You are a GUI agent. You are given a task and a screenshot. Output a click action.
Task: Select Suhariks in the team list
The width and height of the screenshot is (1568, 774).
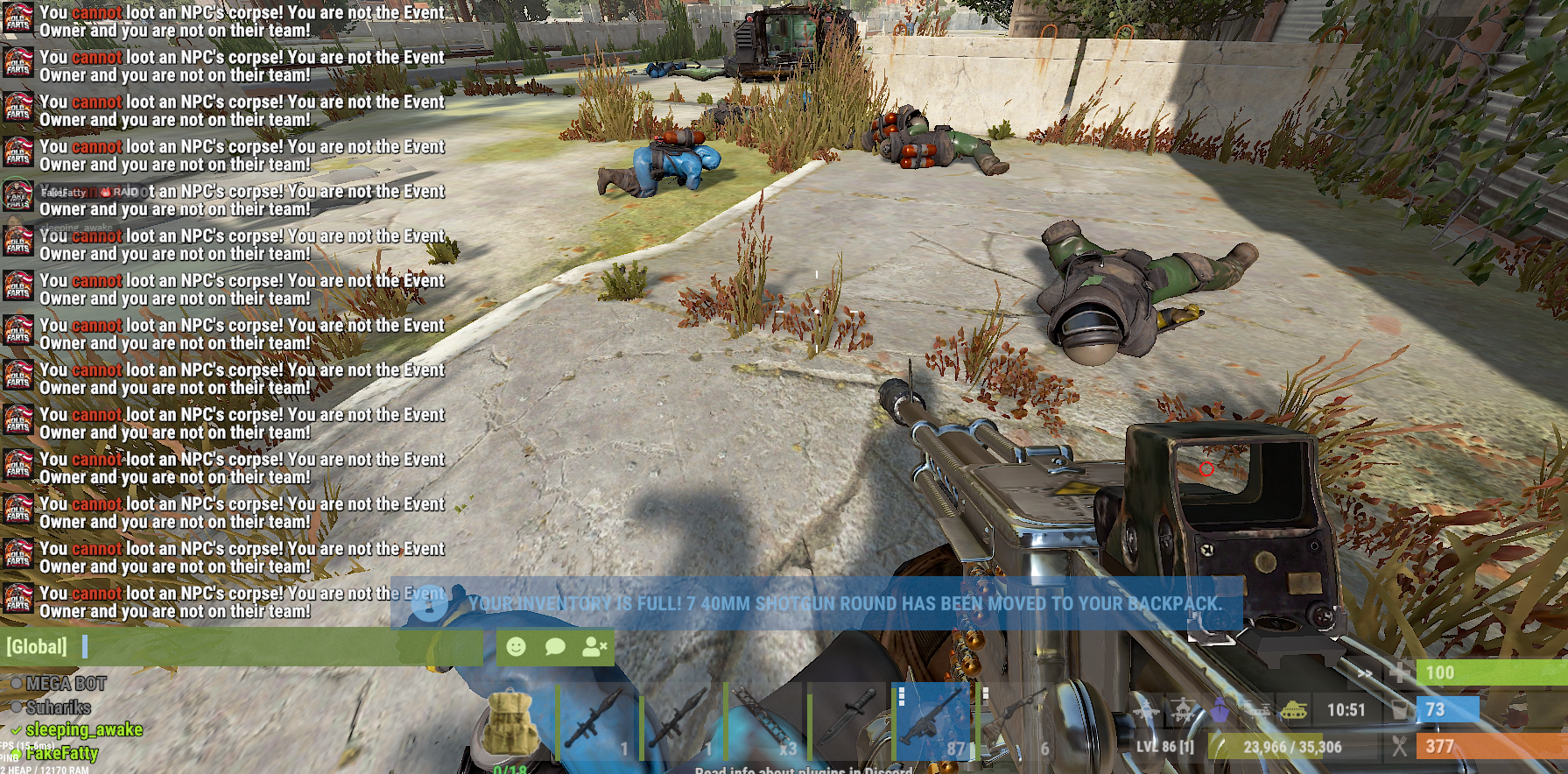tap(58, 707)
